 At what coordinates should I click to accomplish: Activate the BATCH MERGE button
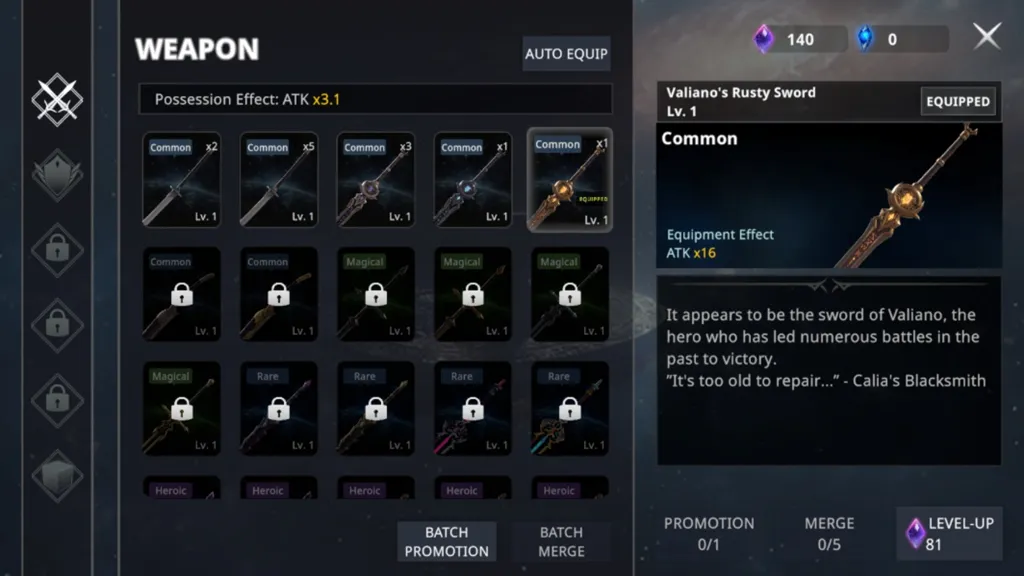[x=561, y=541]
